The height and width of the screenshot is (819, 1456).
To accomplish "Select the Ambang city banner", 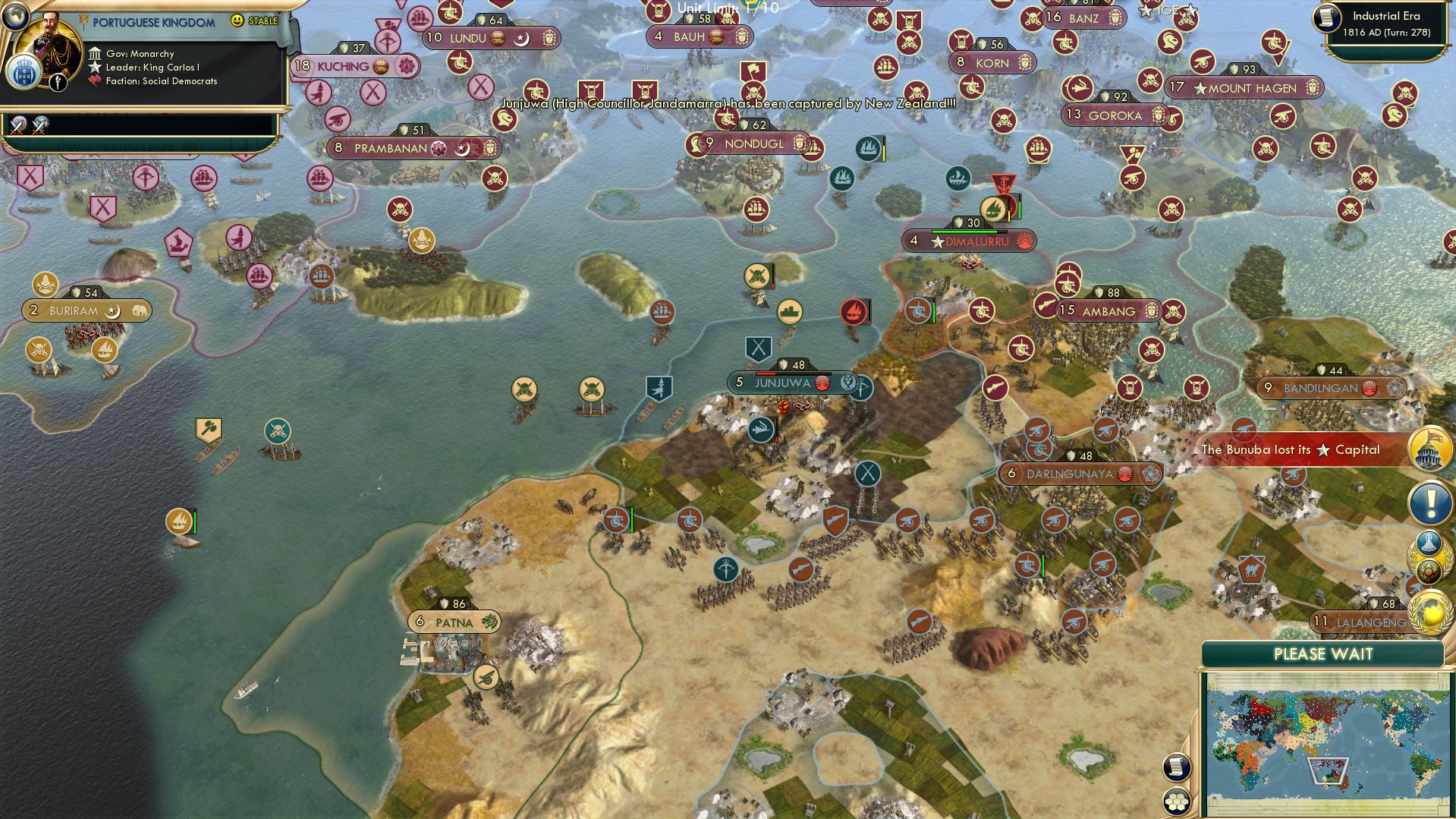I will (1108, 311).
